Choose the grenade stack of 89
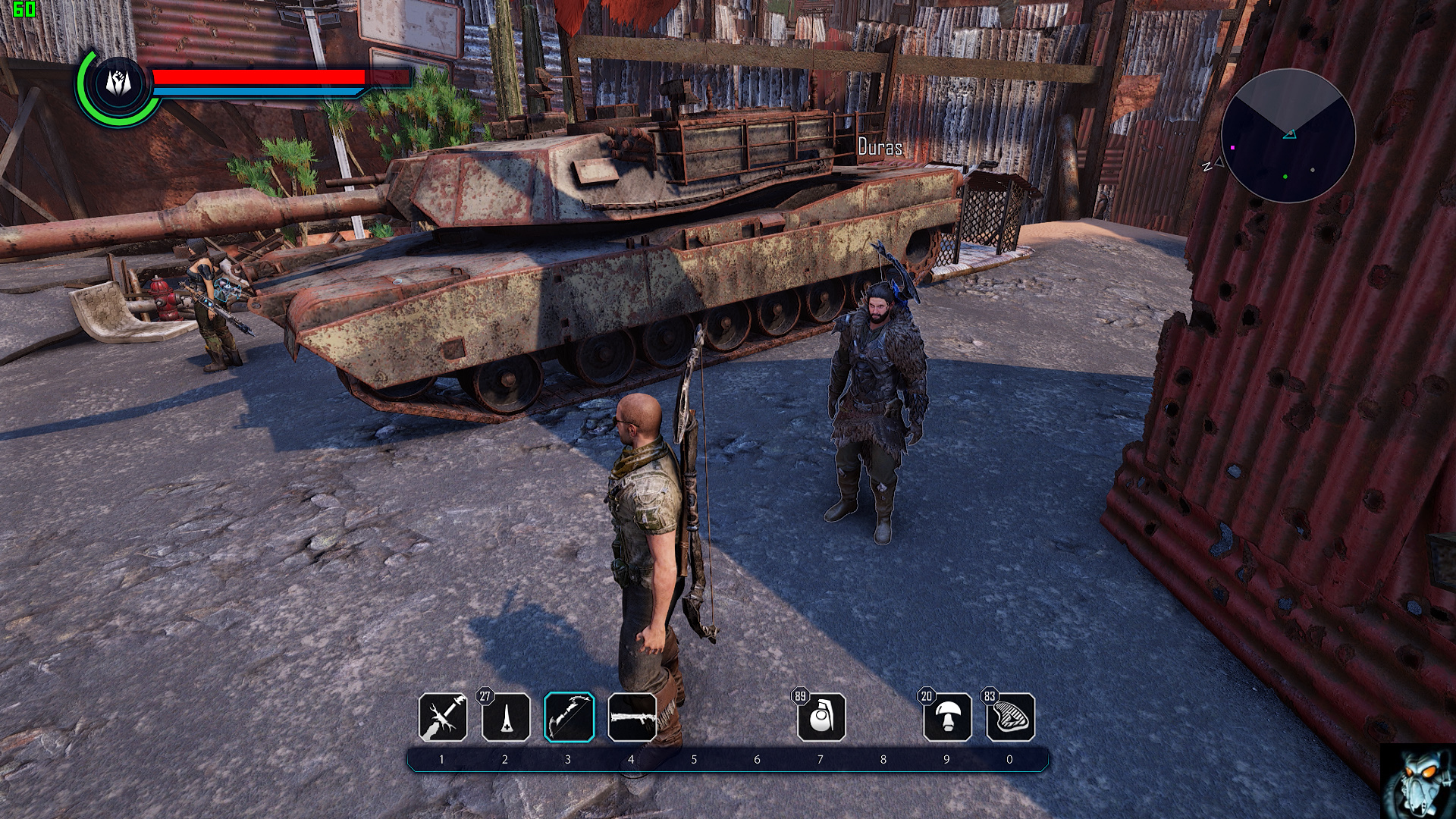Image resolution: width=1456 pixels, height=819 pixels. pyautogui.click(x=821, y=717)
